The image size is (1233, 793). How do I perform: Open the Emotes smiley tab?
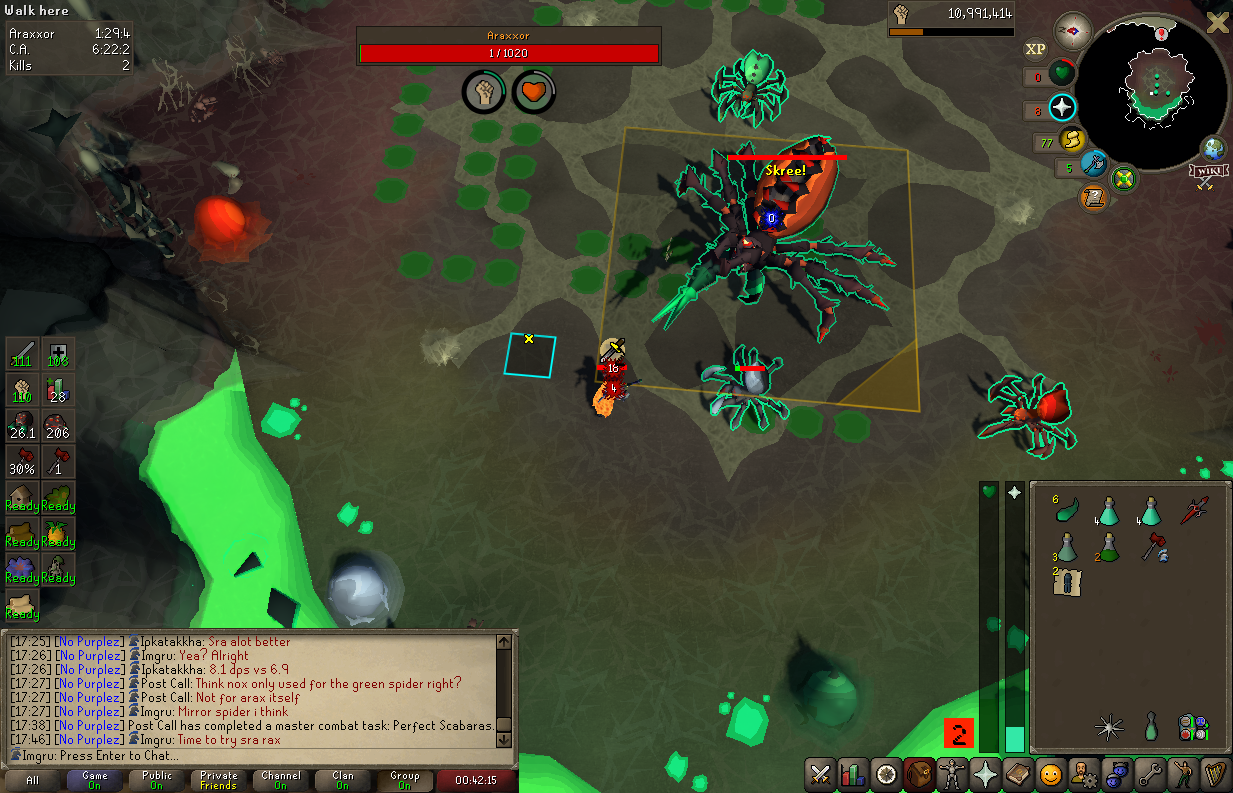[1050, 774]
